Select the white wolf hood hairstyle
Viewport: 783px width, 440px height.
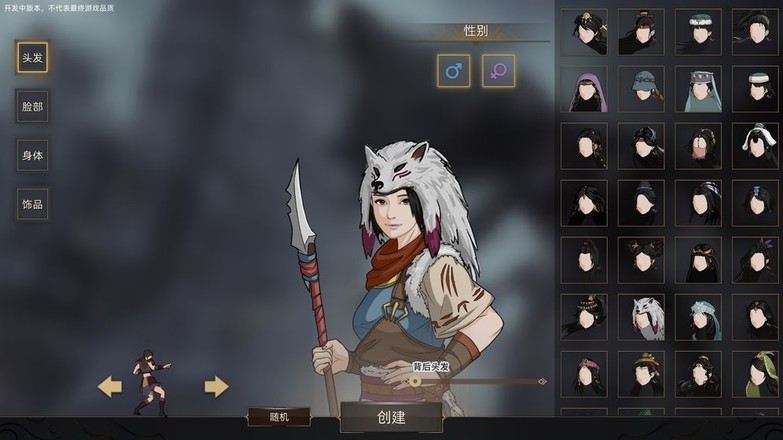641,317
